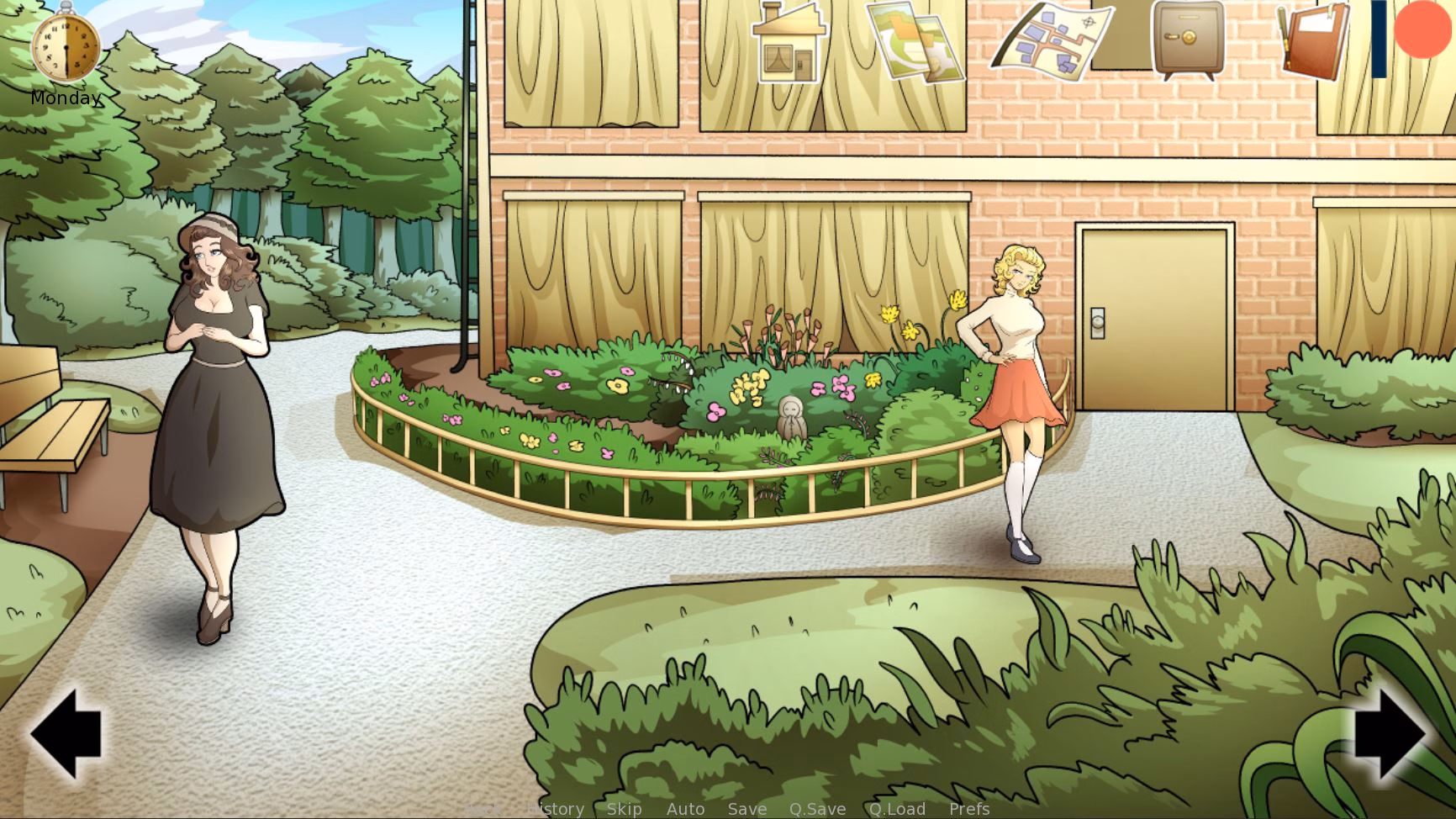Open the Prefs menu item
The height and width of the screenshot is (819, 1456).
[968, 809]
